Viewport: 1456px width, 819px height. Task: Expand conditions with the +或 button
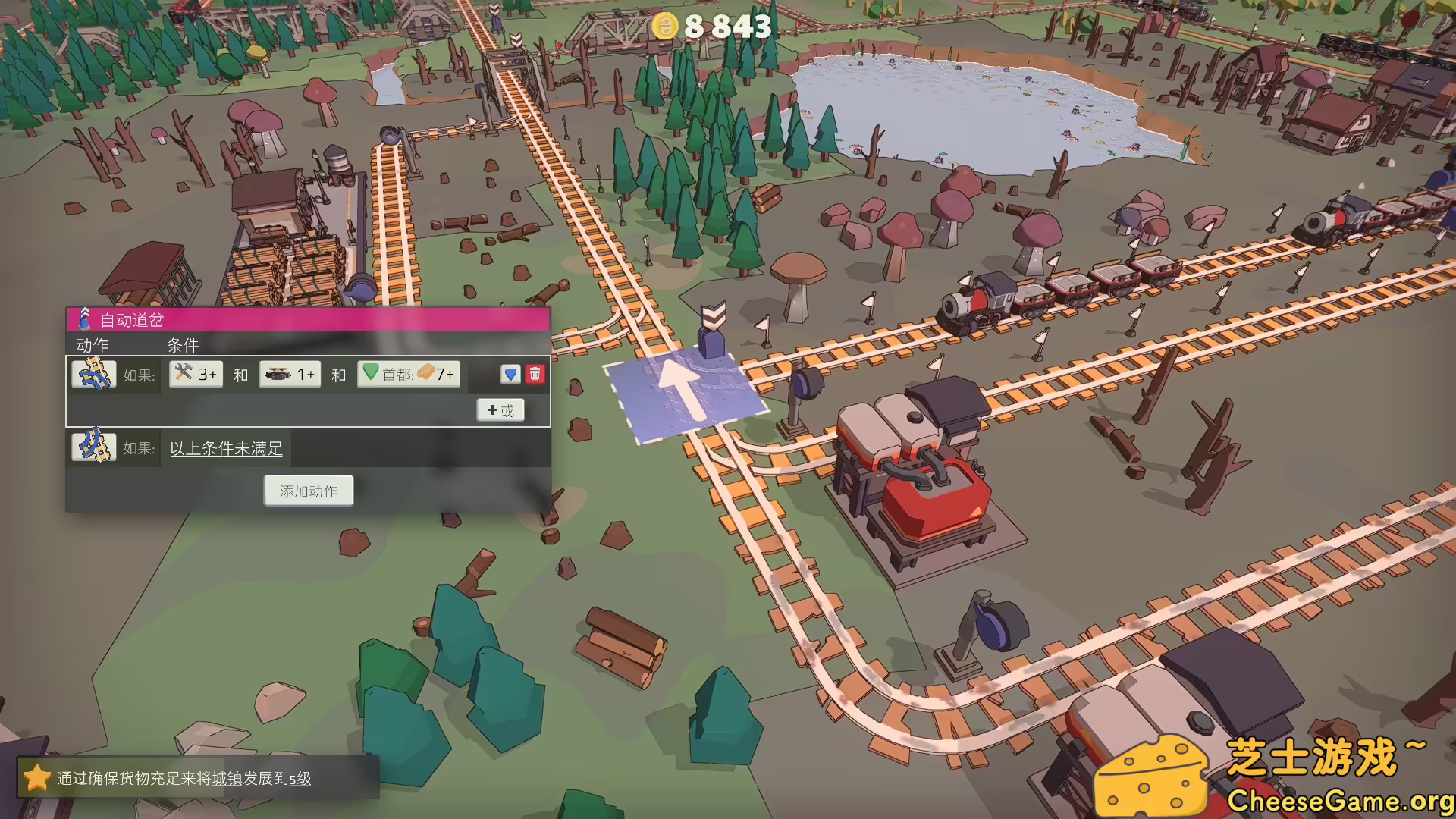(x=500, y=409)
